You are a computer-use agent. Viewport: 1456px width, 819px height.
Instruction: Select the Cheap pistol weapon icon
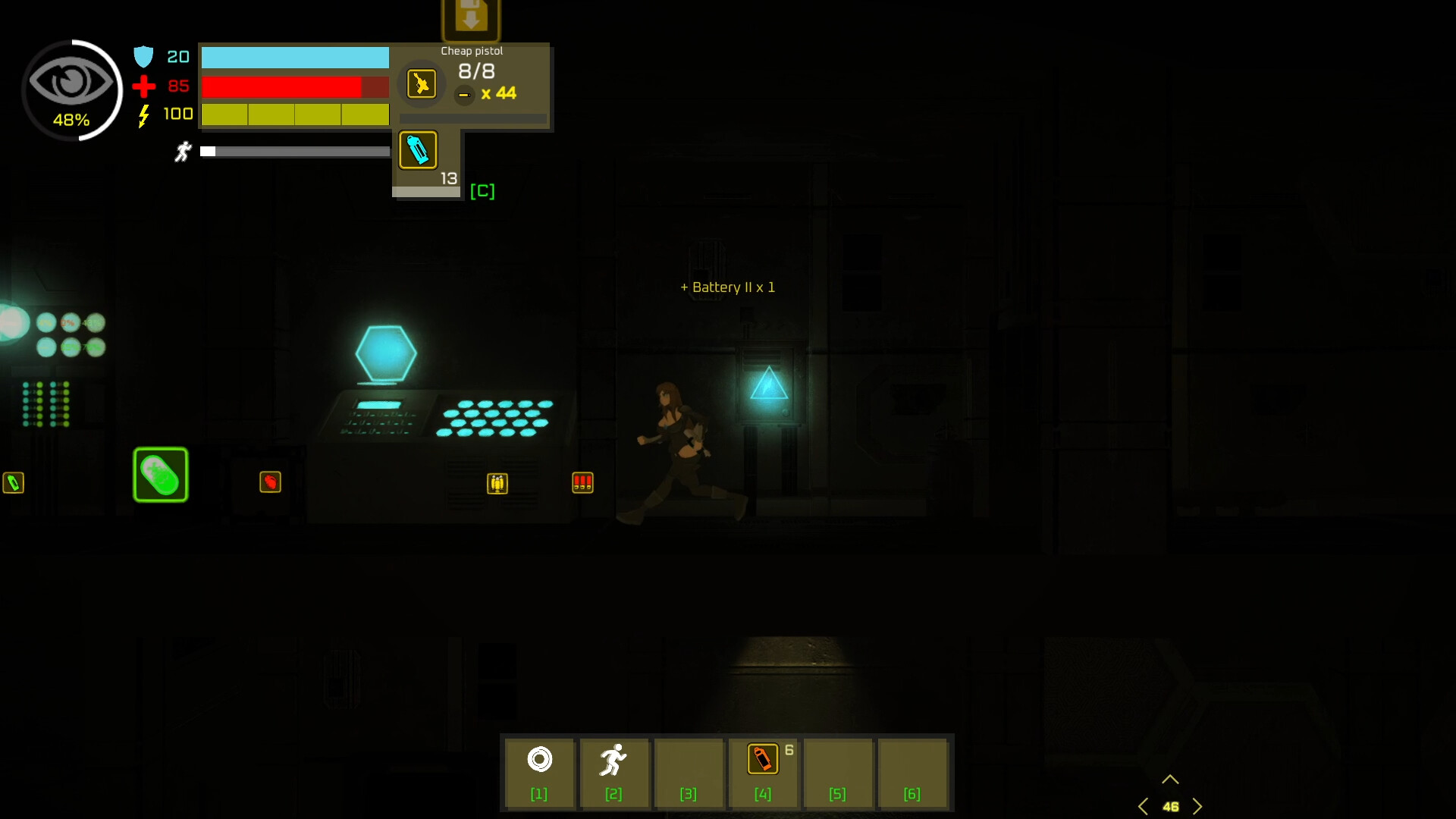pos(422,83)
